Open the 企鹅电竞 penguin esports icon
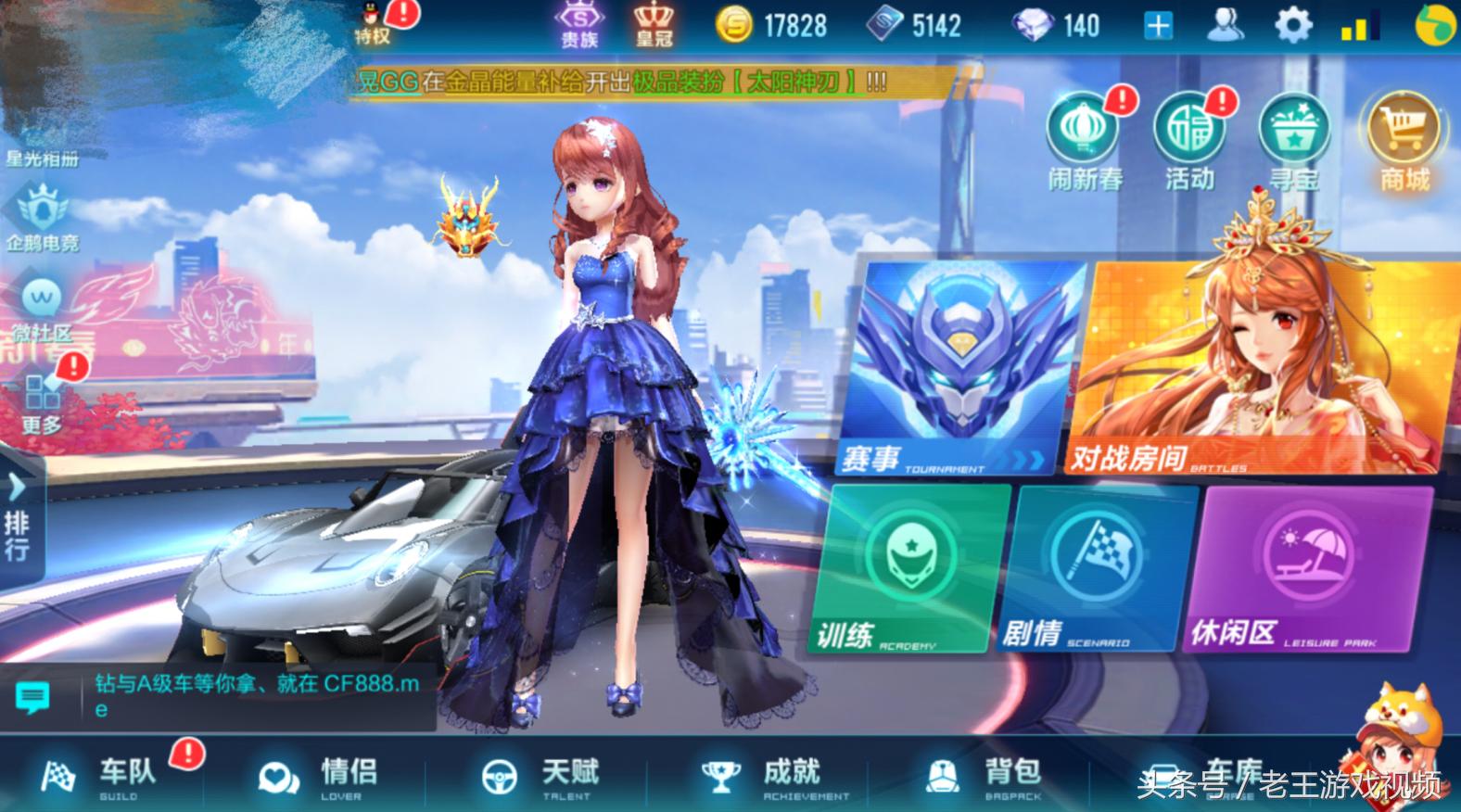 tap(37, 213)
